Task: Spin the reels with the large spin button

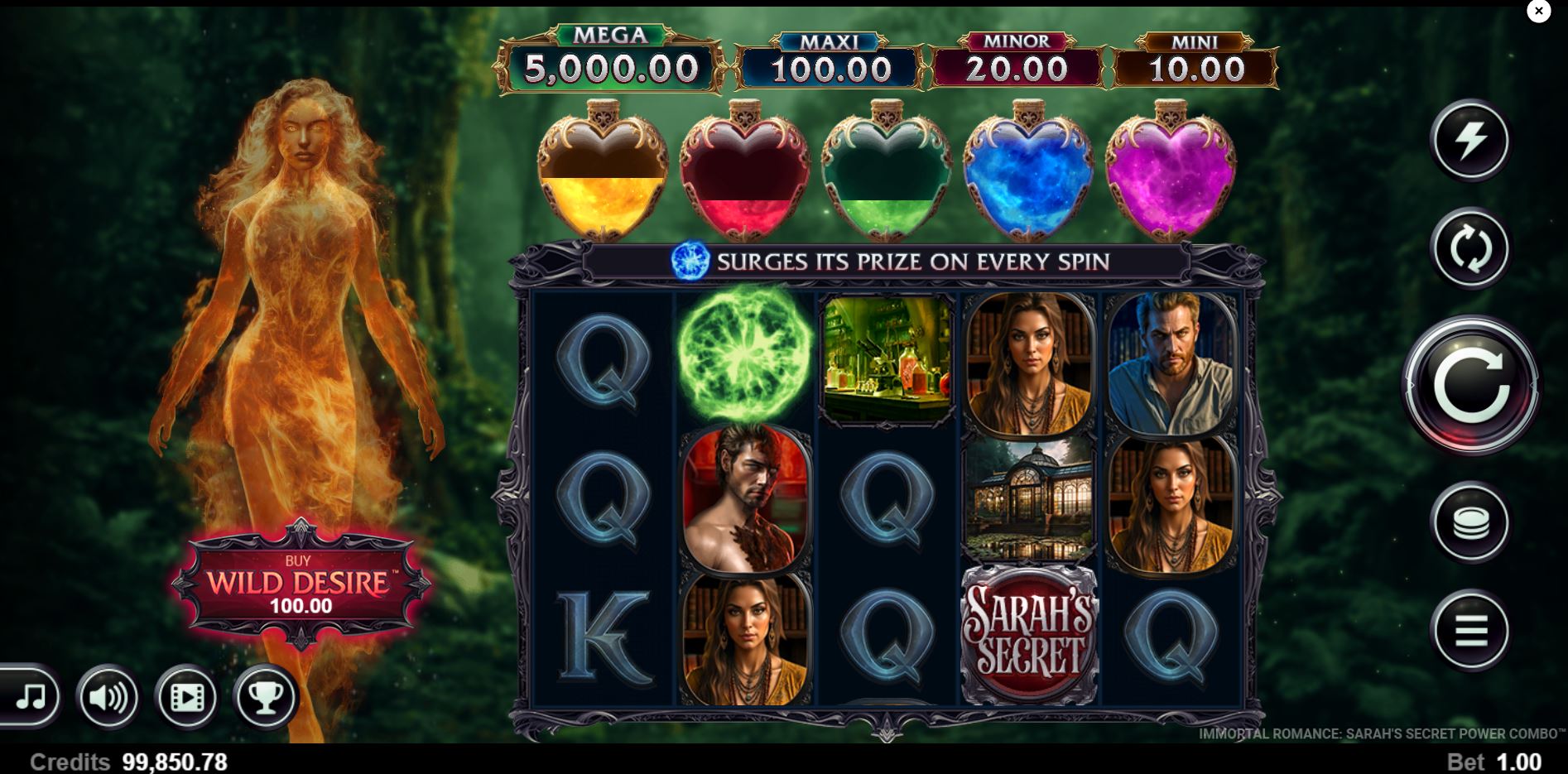Action: pos(1473,386)
